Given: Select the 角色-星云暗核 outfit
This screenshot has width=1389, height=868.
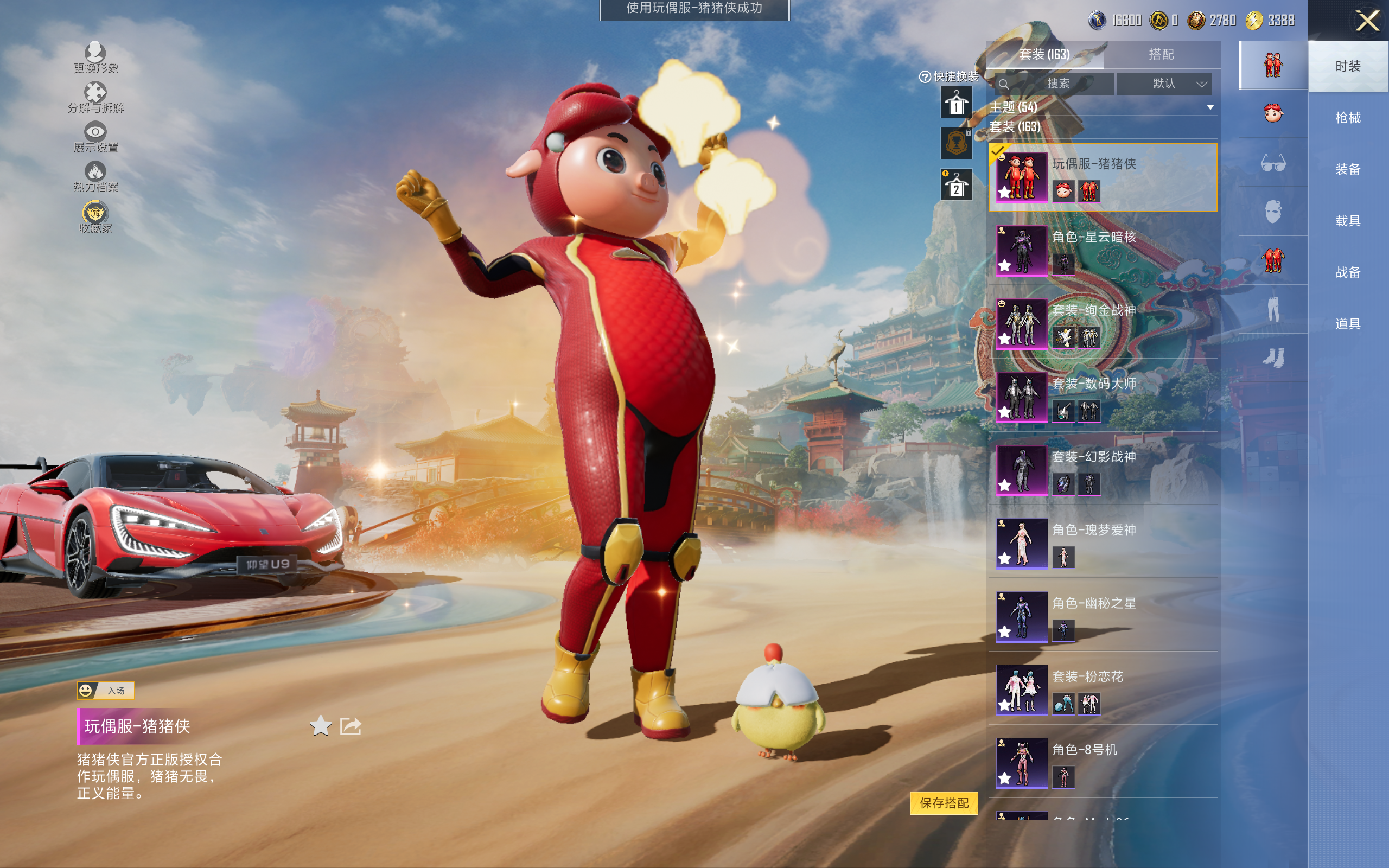Looking at the screenshot, I should click(x=1102, y=251).
